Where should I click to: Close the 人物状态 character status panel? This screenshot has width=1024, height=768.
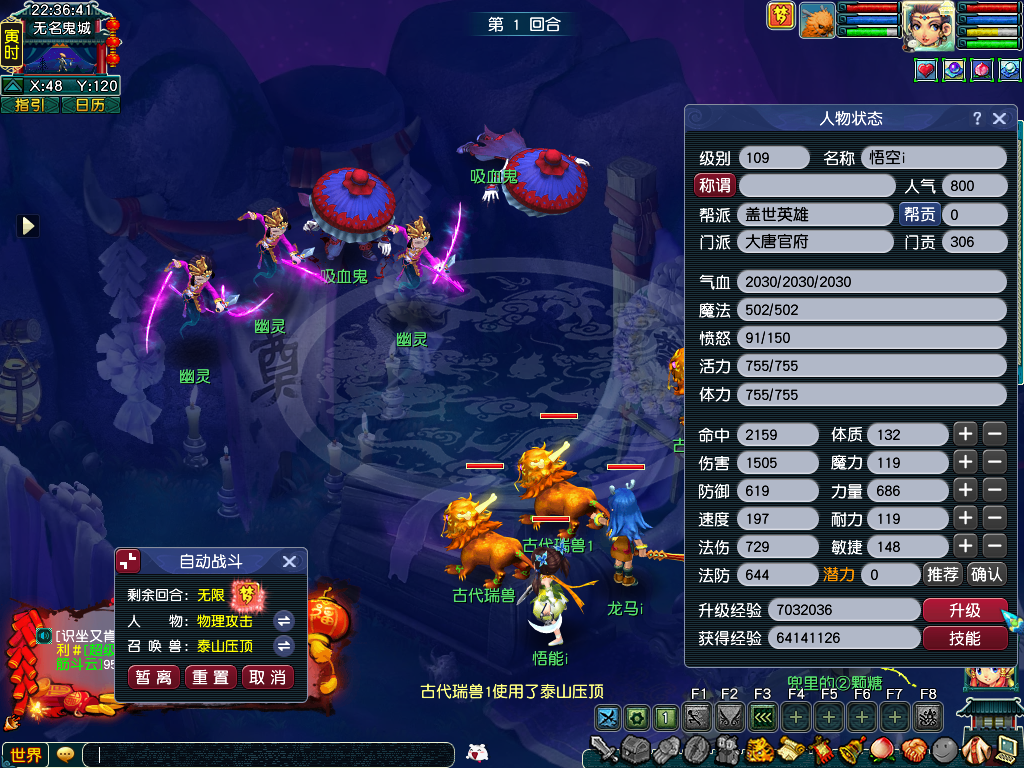click(999, 118)
